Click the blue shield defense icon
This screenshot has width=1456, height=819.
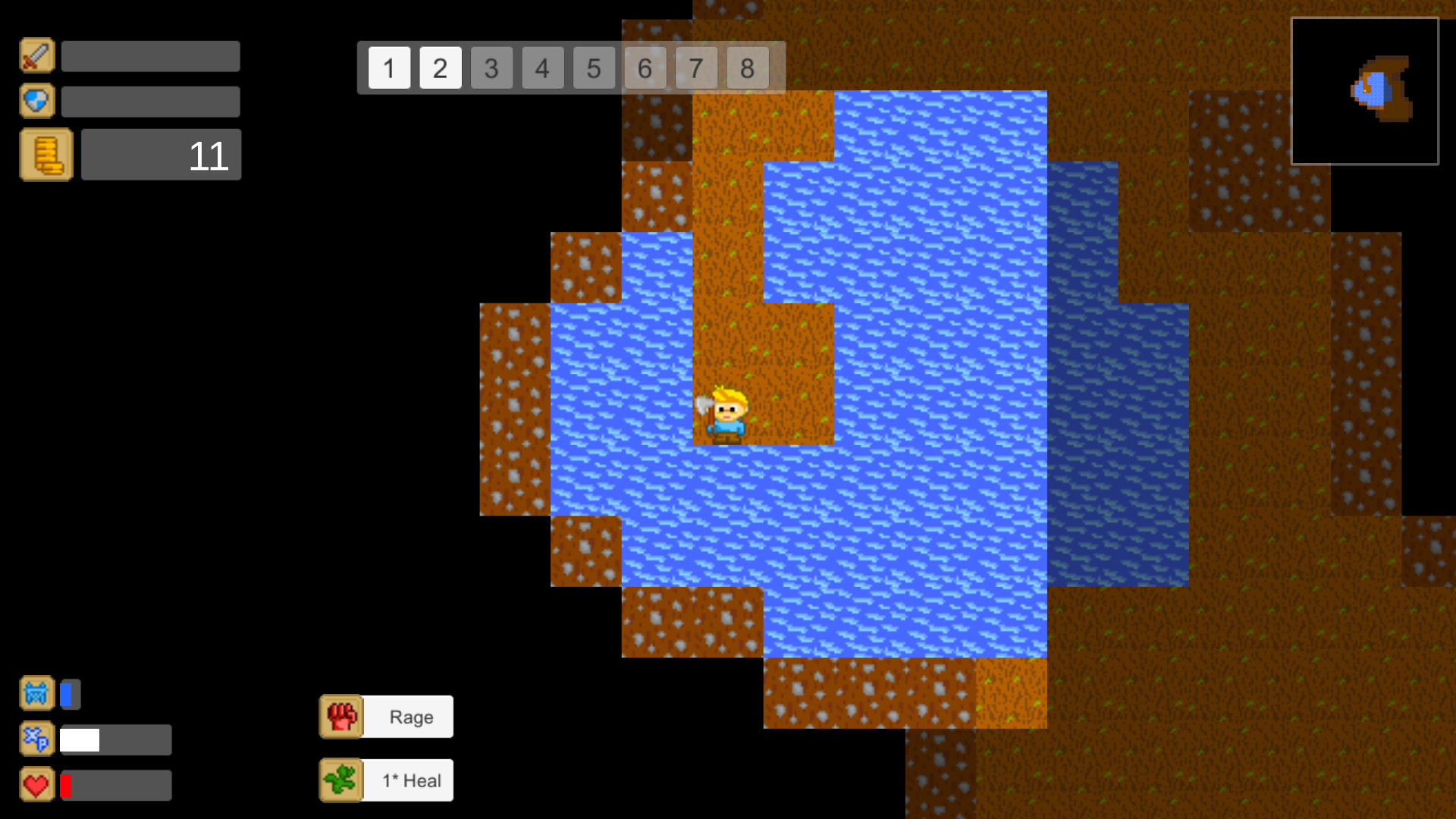pos(36,100)
